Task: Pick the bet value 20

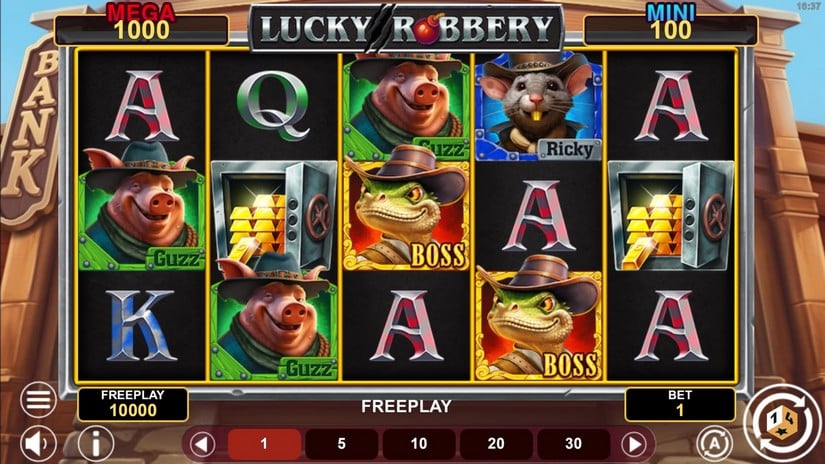Action: (495, 443)
